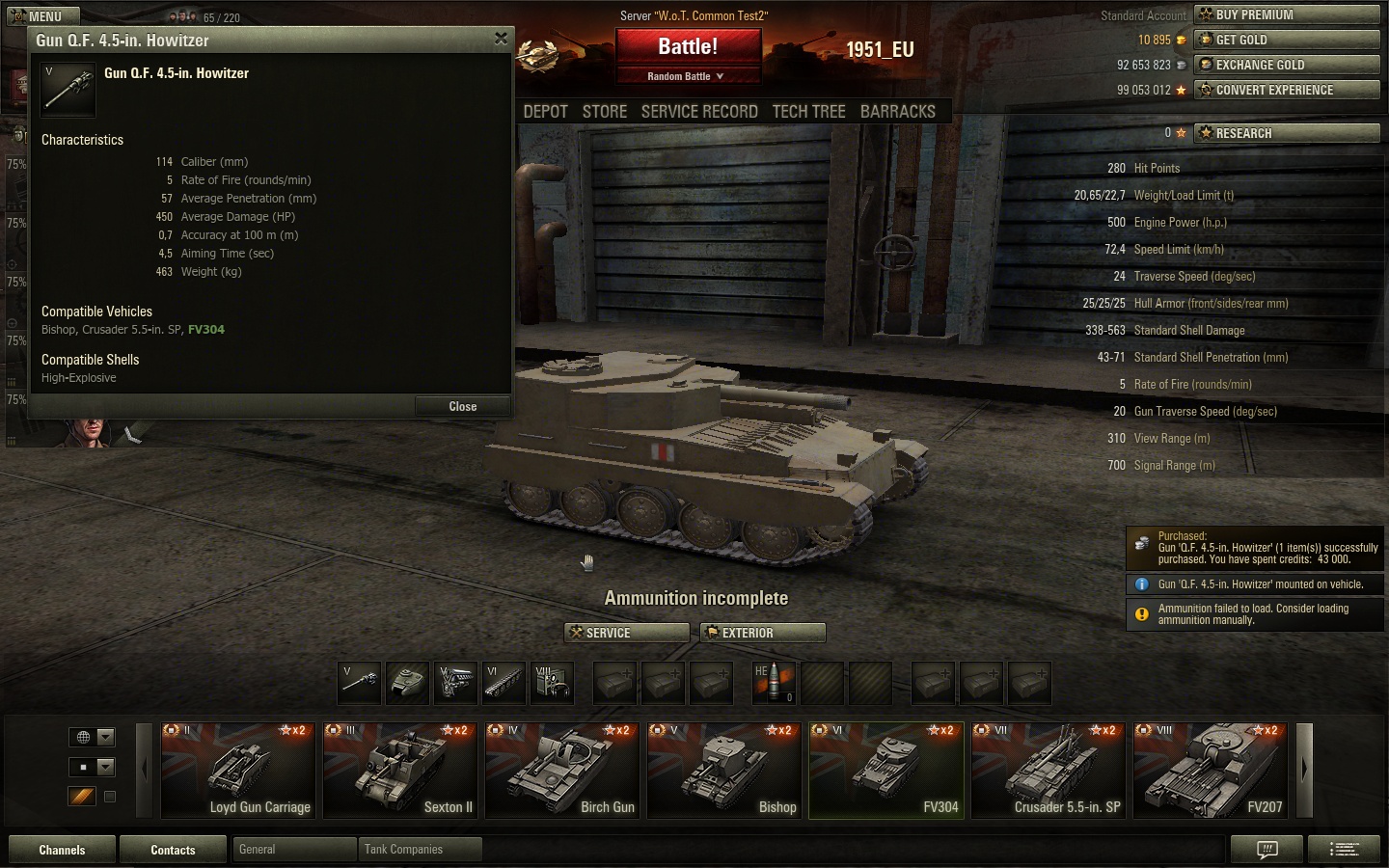This screenshot has height=868, width=1389.
Task: Close the howitzer info window with X
Action: coord(501,39)
